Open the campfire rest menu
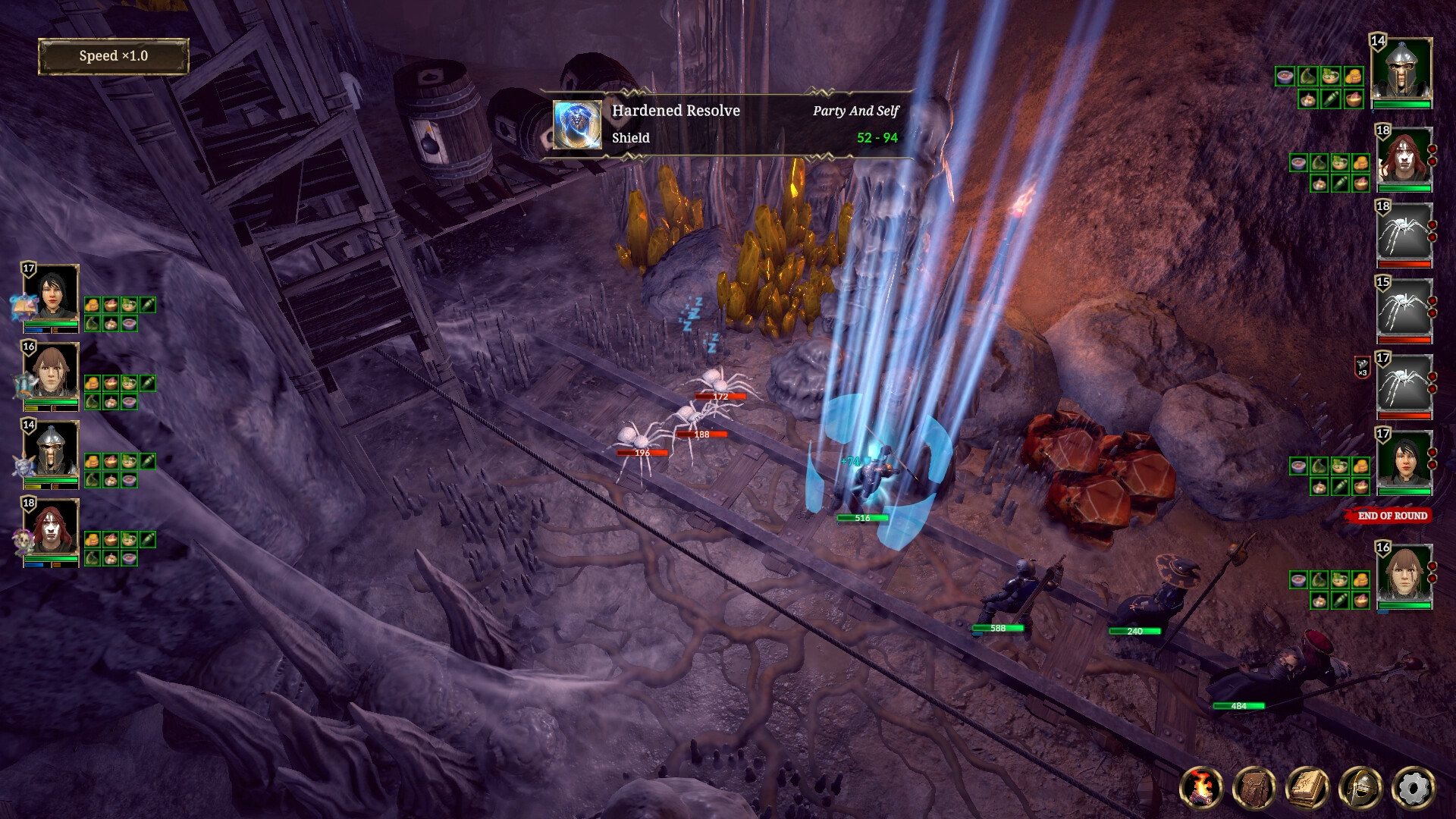Viewport: 1456px width, 819px height. pos(1201,789)
